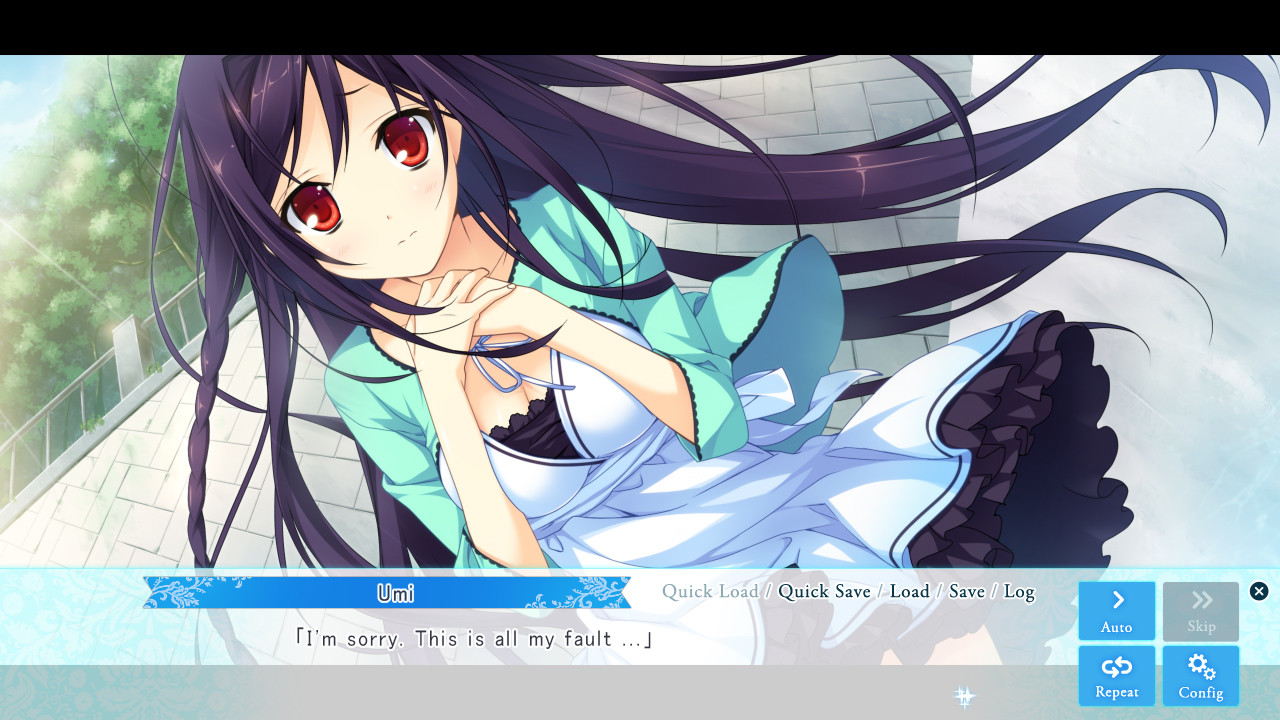Open the Save game screen
This screenshot has height=720, width=1280.
[966, 591]
